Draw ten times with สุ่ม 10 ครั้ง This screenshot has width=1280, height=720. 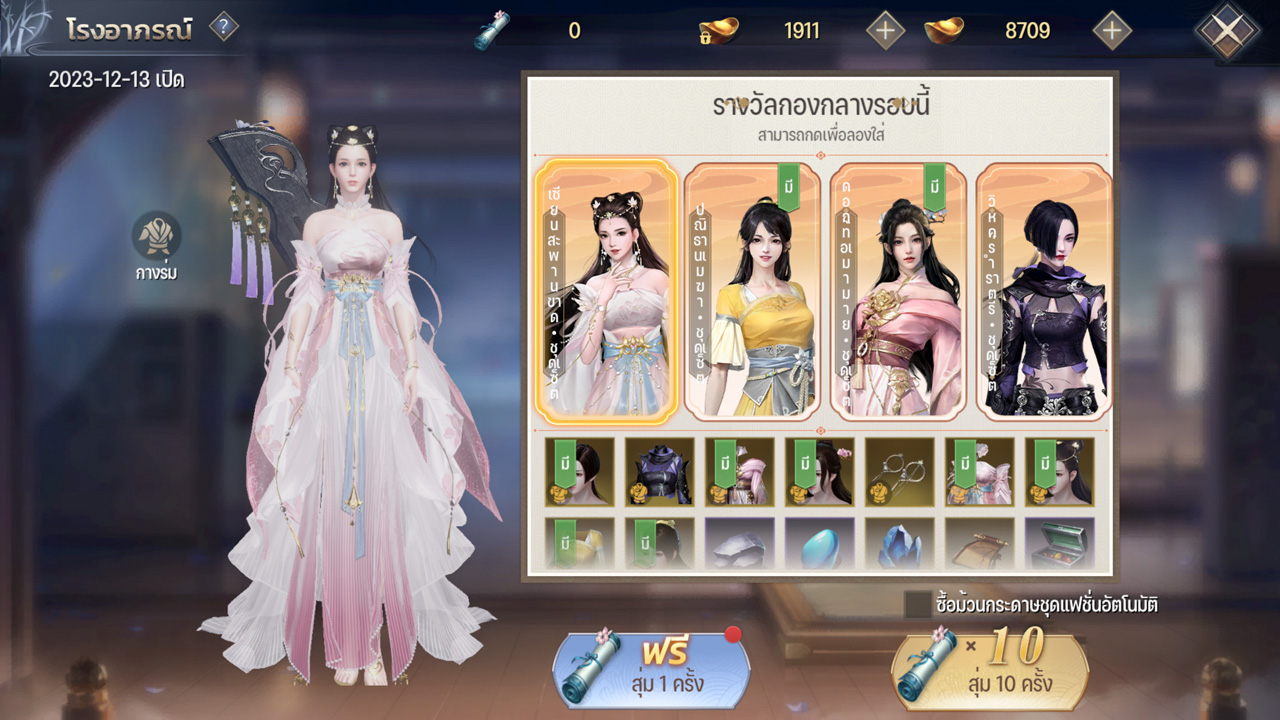[x=990, y=671]
